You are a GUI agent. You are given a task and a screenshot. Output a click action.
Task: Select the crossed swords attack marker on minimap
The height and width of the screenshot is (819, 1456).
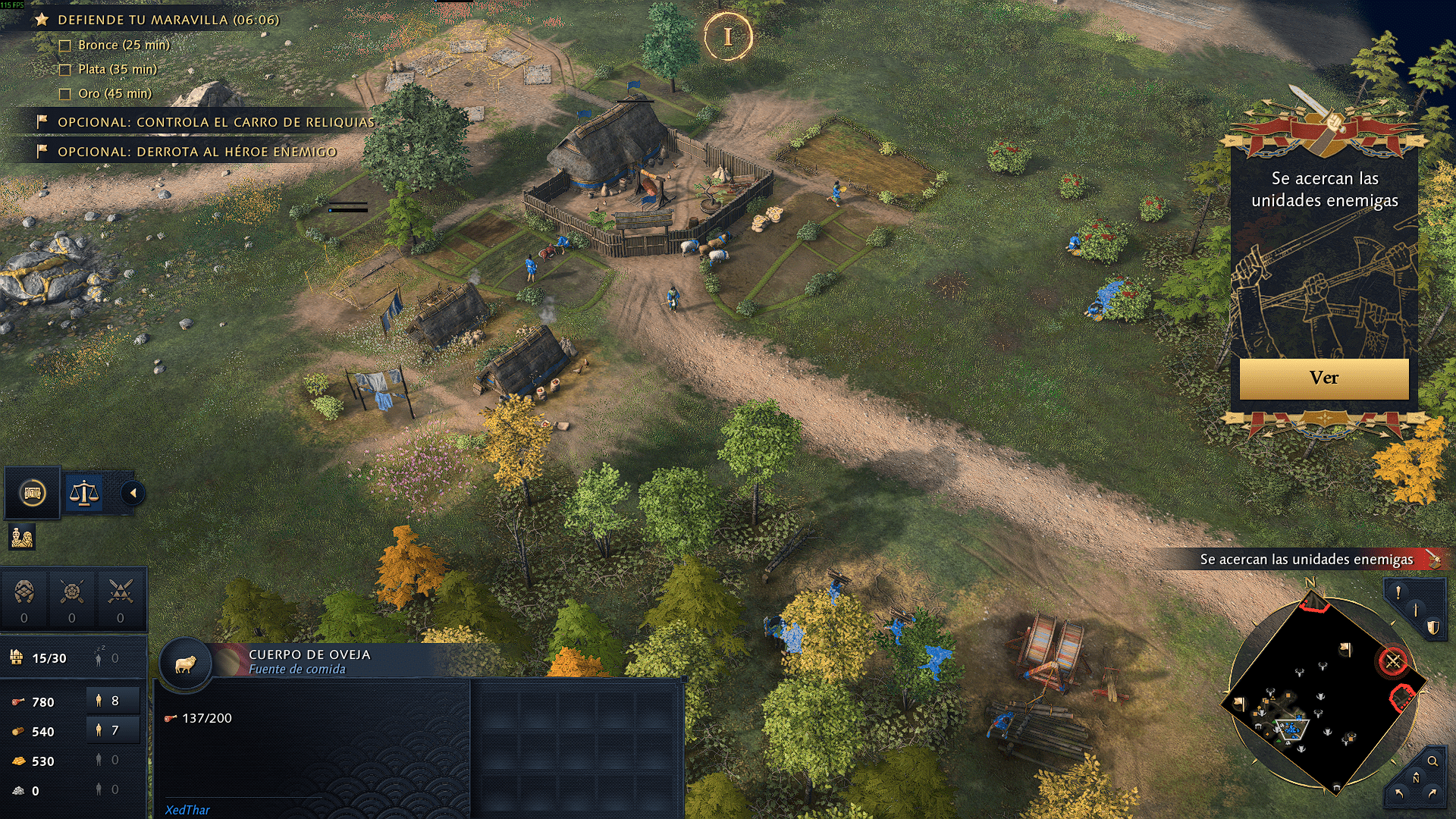tap(1393, 661)
